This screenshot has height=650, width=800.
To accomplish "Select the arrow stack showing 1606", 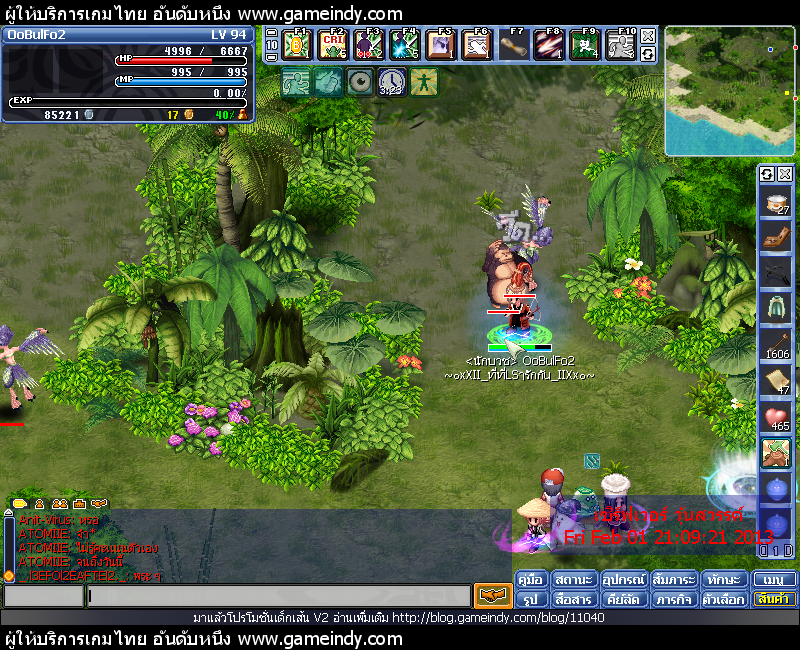I will [x=776, y=340].
